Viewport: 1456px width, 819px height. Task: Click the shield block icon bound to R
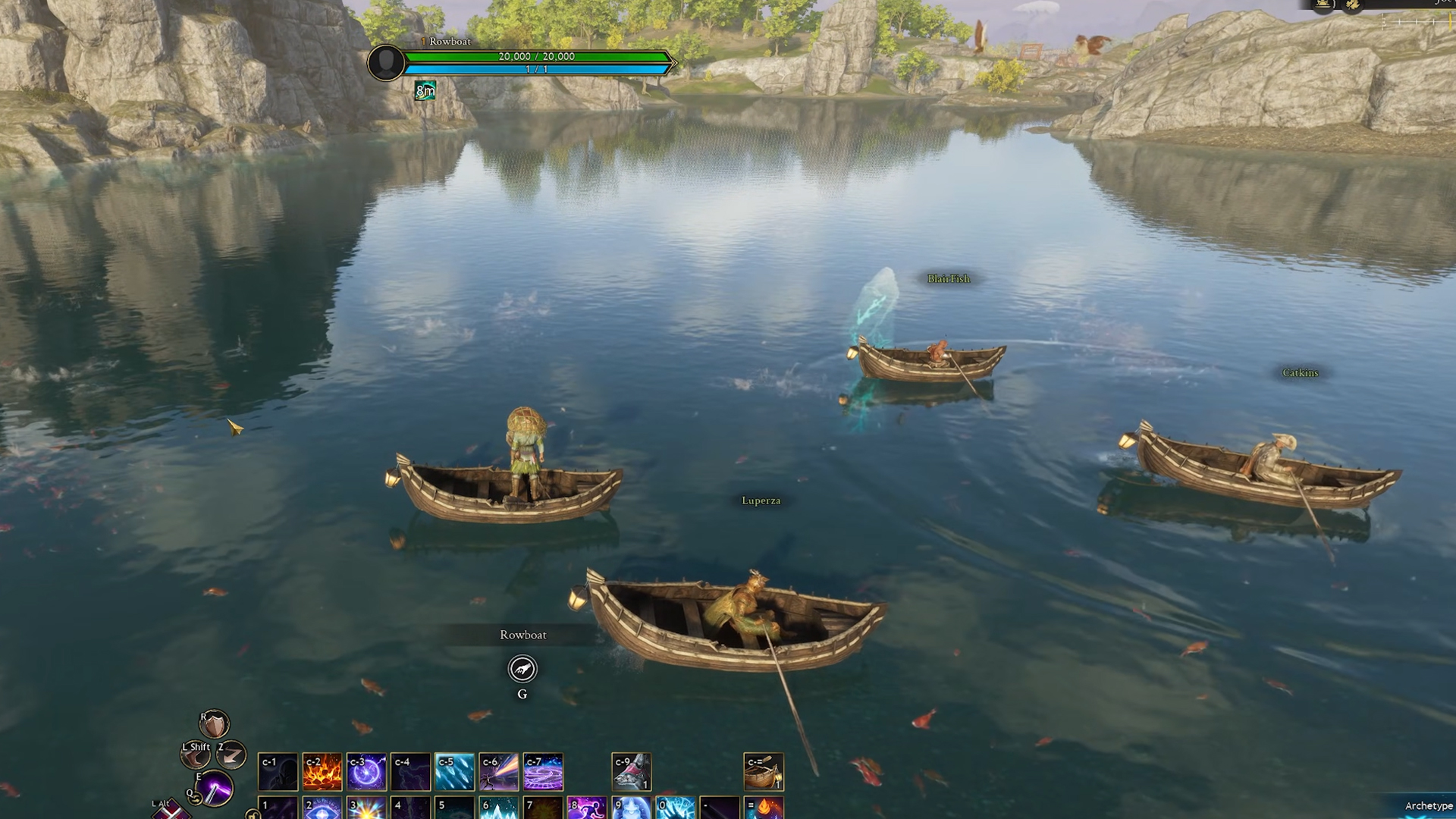(x=214, y=725)
